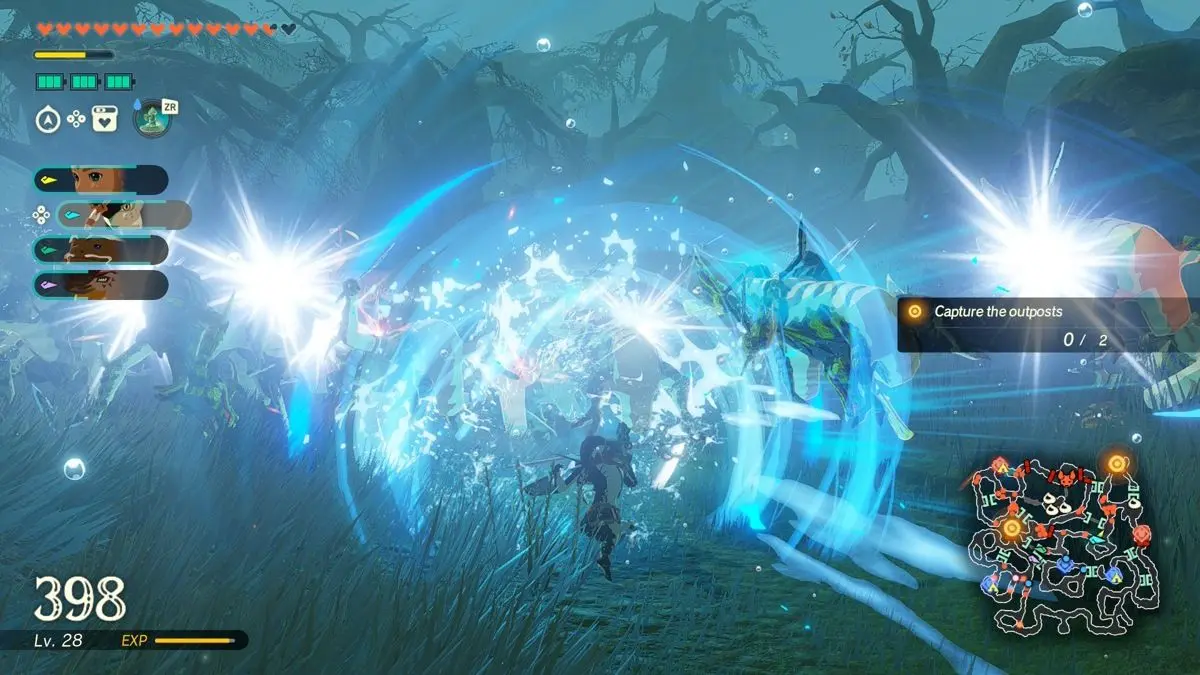Activate the green Zonai device ability icon
1200x675 pixels.
pos(152,118)
